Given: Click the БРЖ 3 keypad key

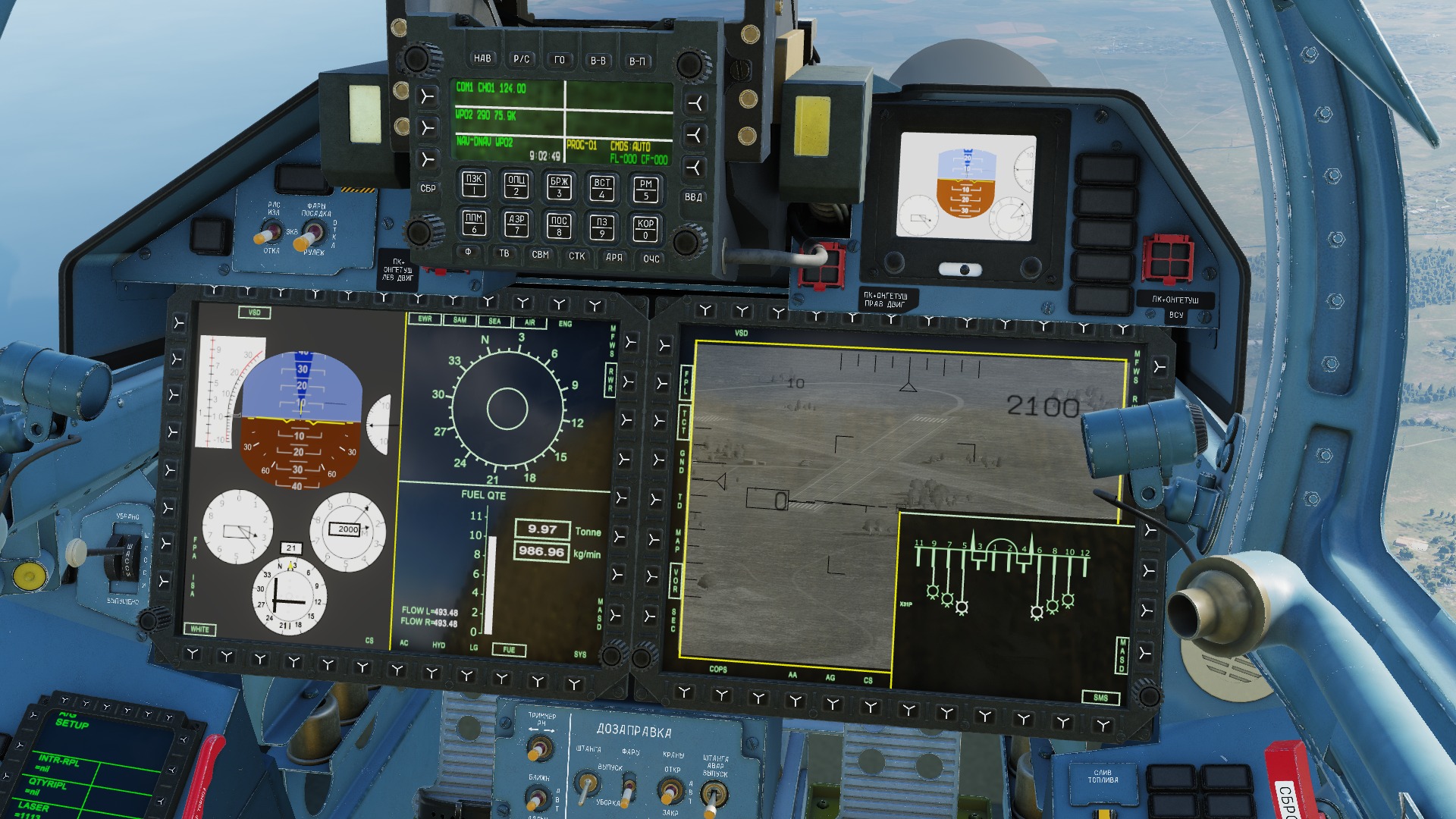Looking at the screenshot, I should pyautogui.click(x=560, y=187).
